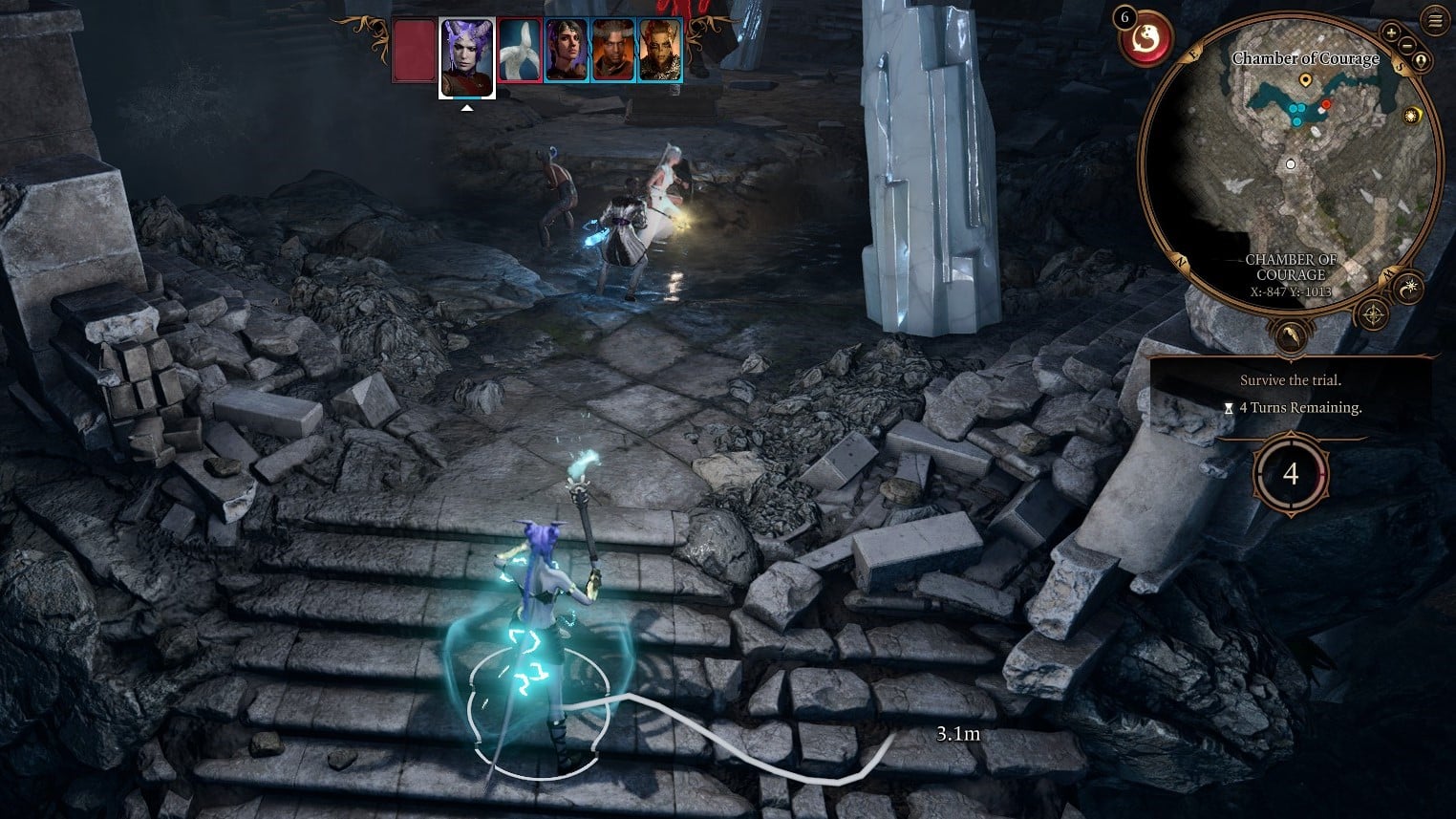Open the hamburger game menu

point(1434,19)
